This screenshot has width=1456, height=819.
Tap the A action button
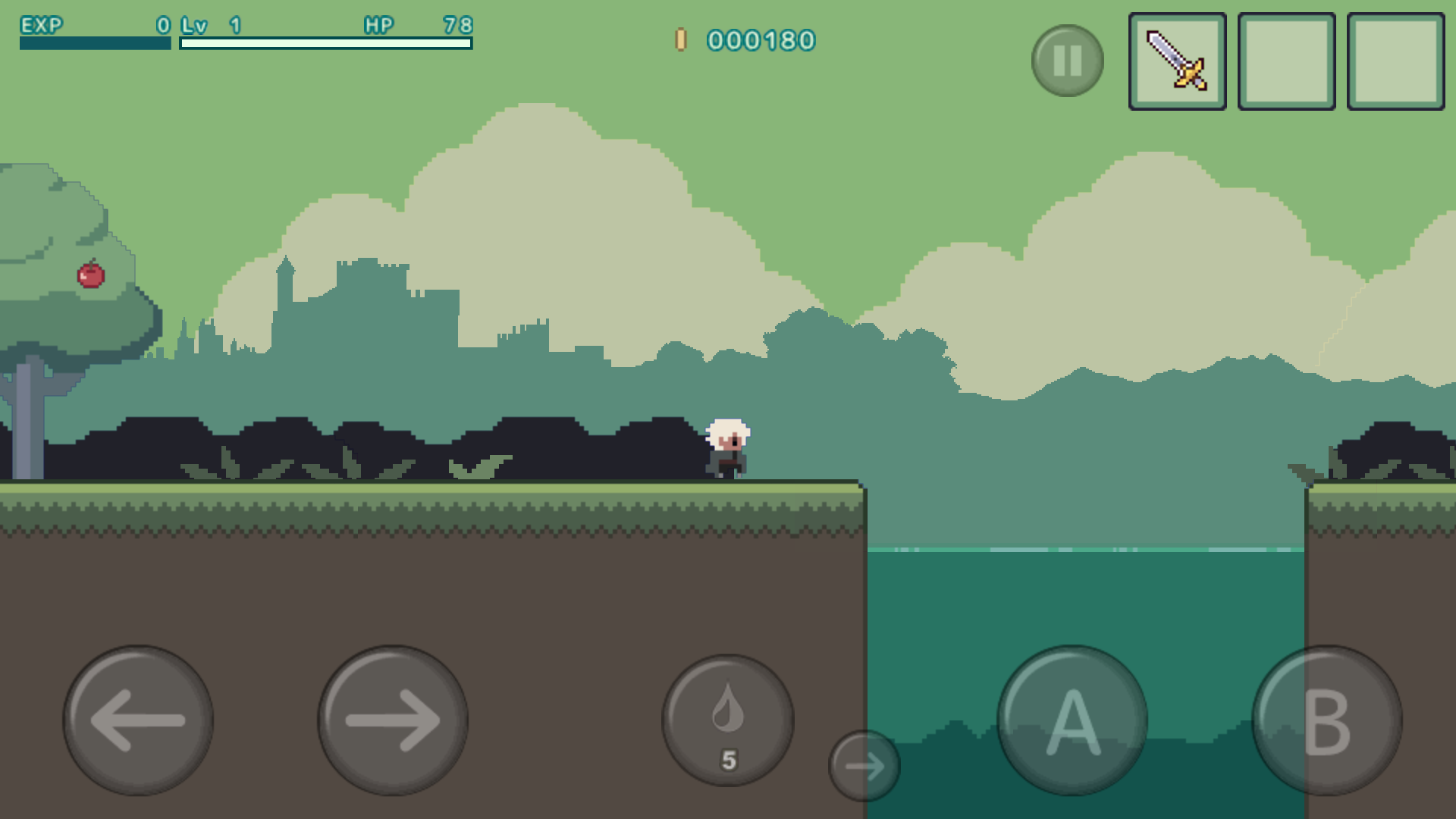[1072, 720]
